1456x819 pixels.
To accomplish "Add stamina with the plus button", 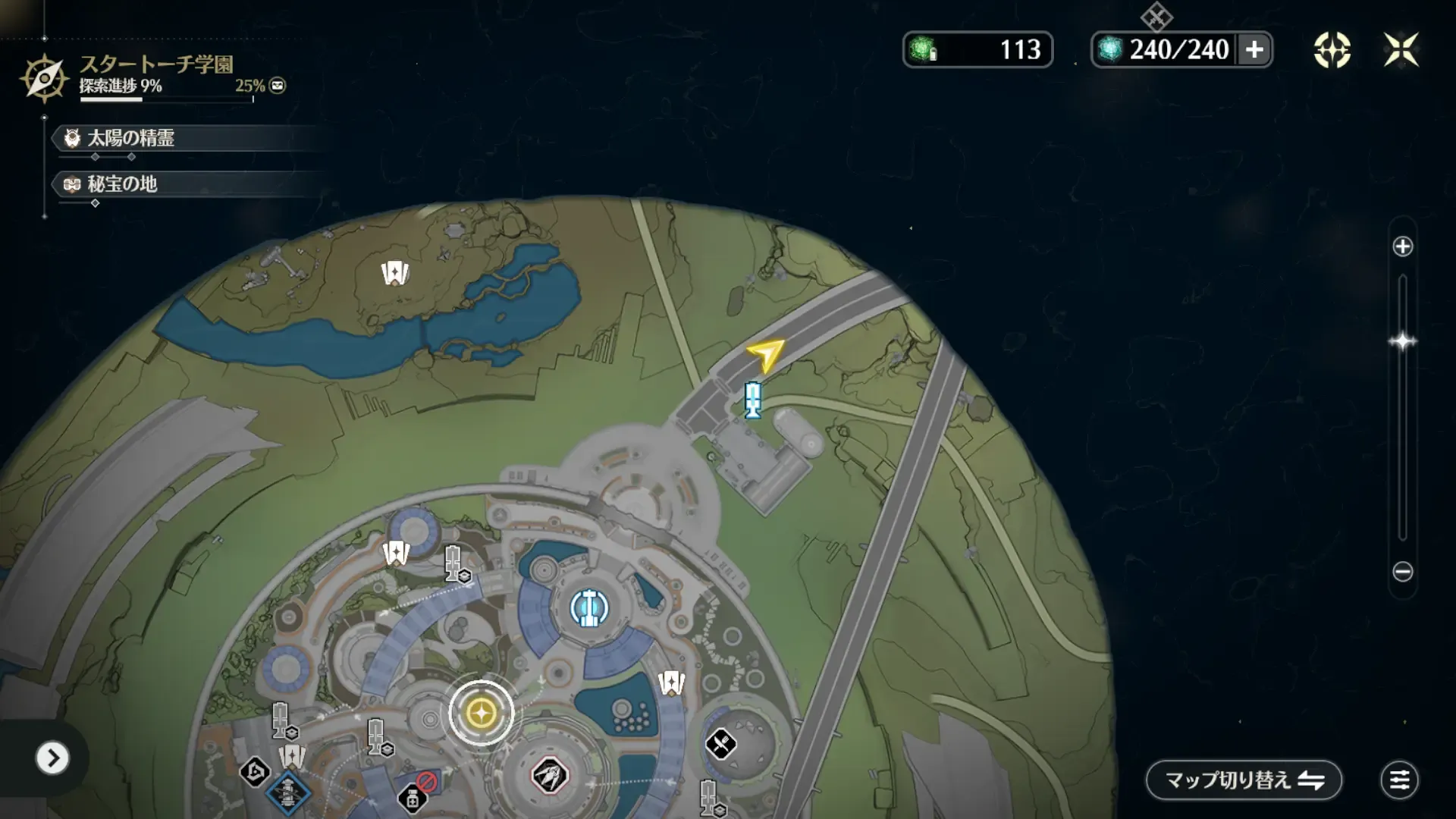I will coord(1254,50).
